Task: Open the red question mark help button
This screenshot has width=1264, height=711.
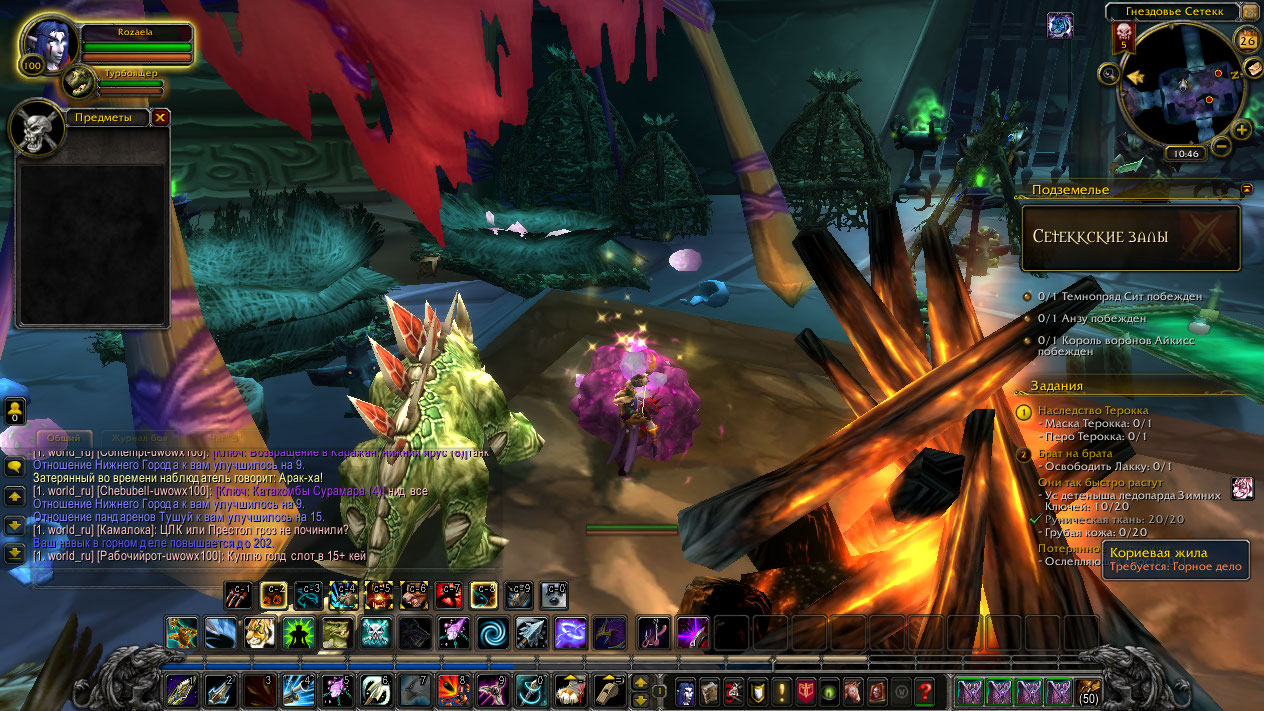Action: (925, 690)
